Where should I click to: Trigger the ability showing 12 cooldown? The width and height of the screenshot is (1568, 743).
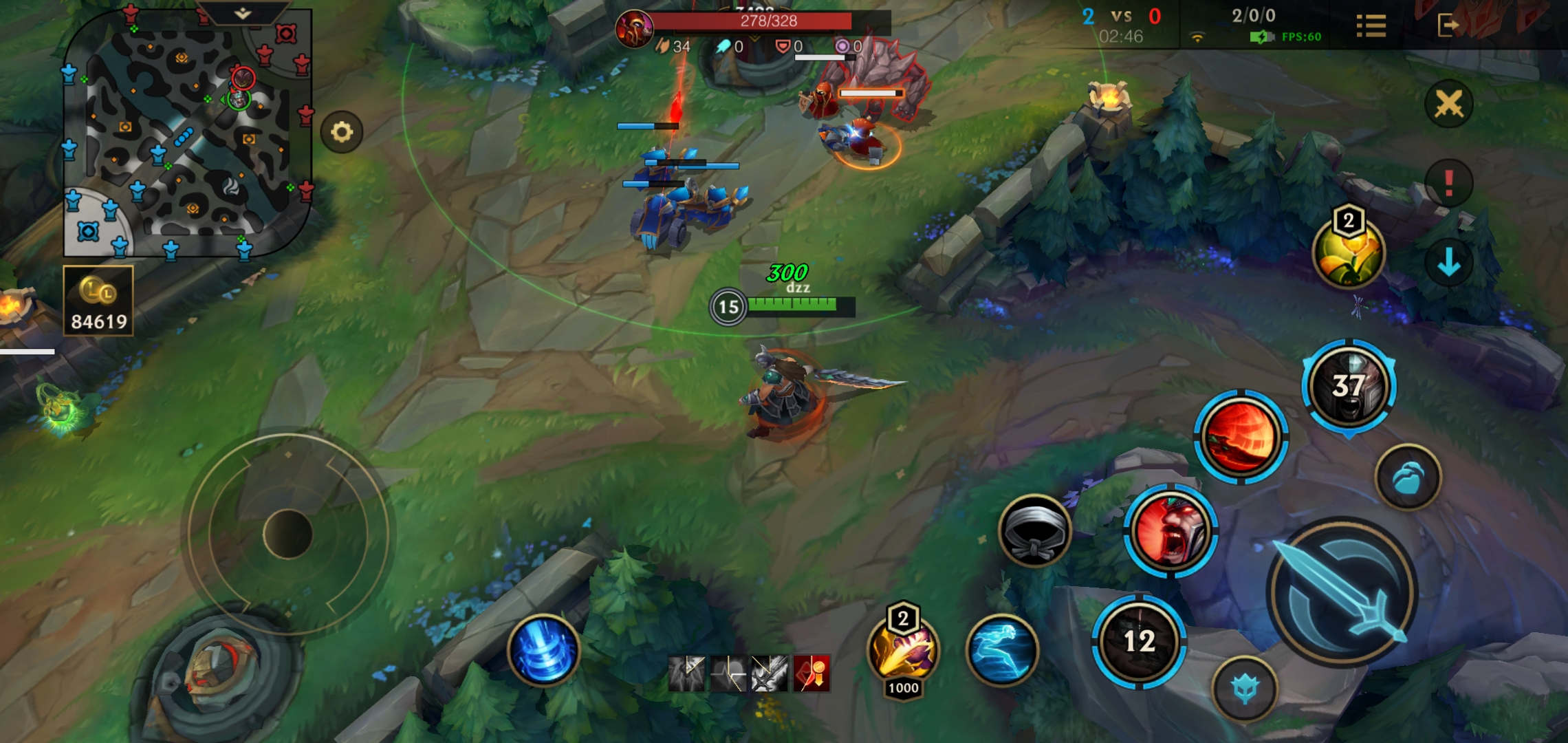pos(1139,641)
